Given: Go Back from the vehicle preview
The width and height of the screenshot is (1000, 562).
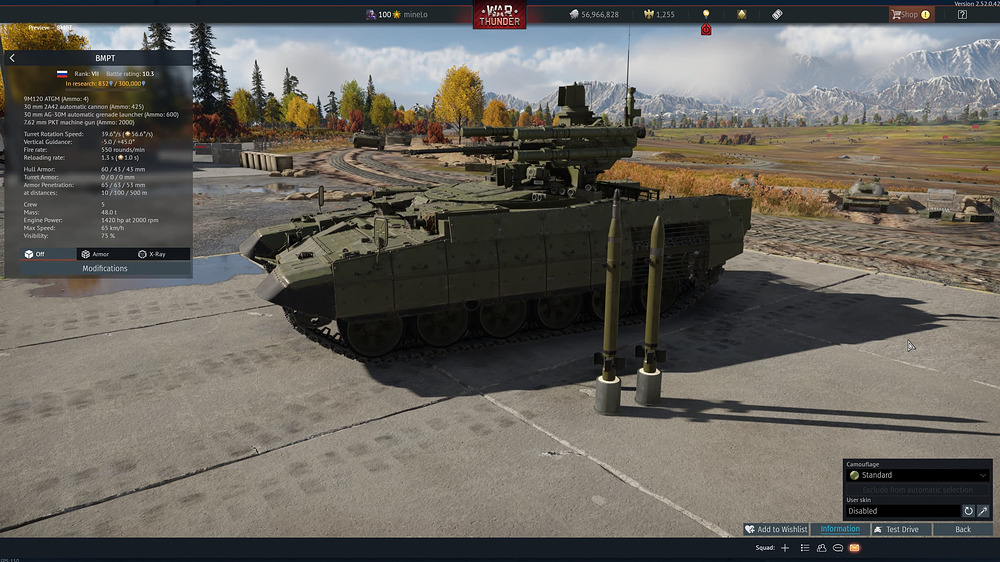Looking at the screenshot, I should click(x=963, y=529).
